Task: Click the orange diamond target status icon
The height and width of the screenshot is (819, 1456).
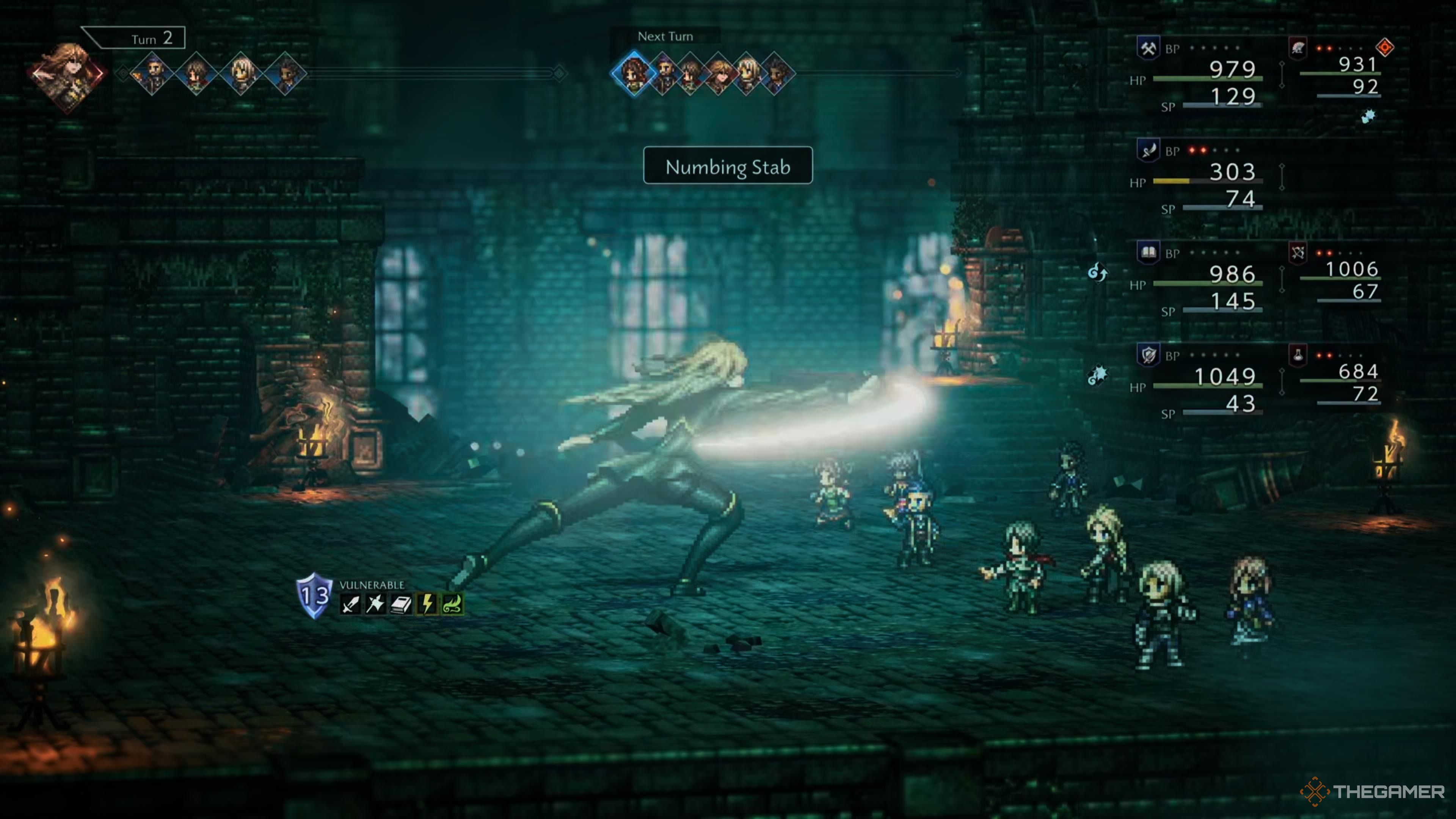Action: [1385, 47]
